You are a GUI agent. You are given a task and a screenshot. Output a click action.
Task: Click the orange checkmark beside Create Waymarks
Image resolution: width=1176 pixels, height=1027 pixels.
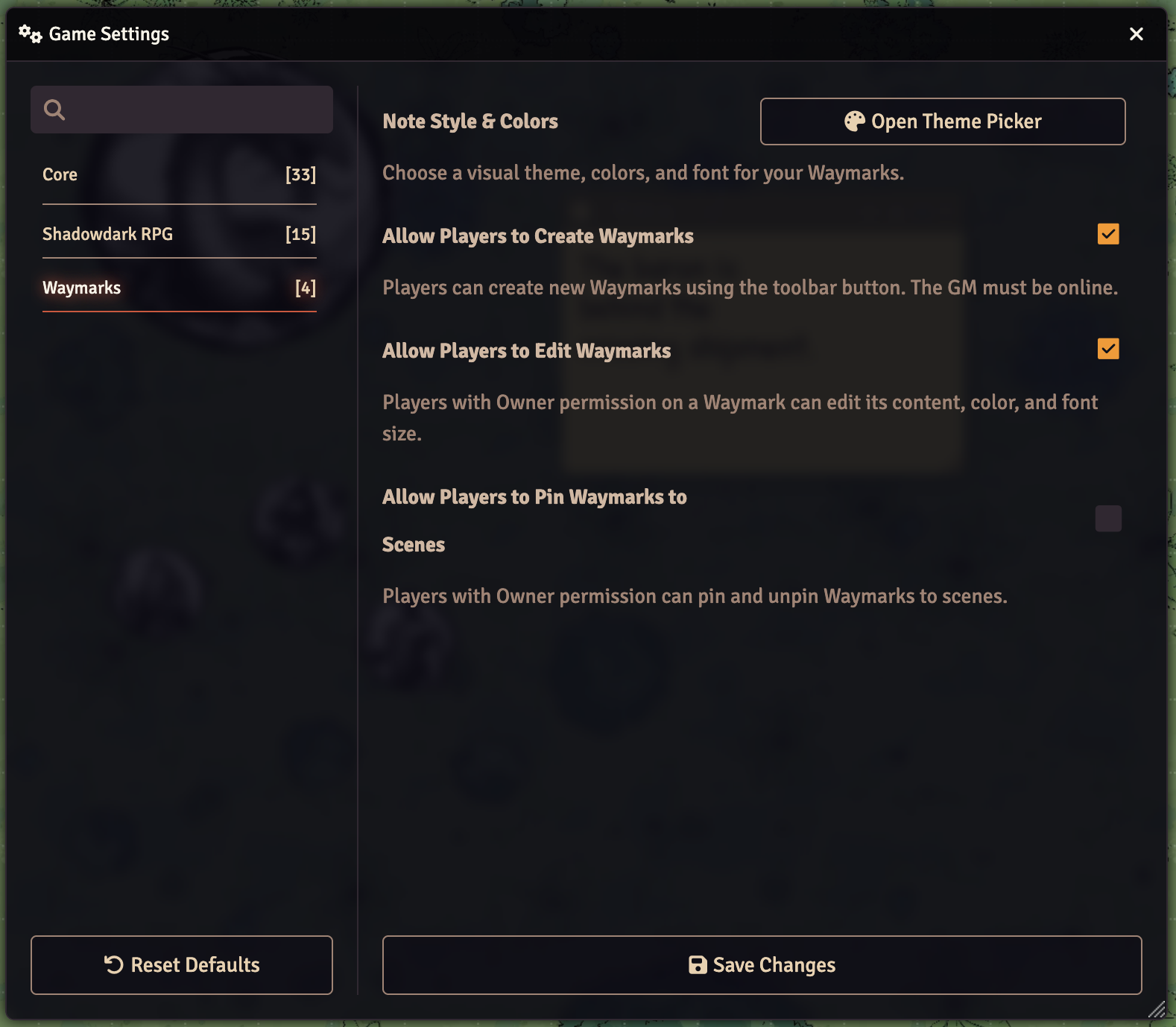tap(1108, 233)
